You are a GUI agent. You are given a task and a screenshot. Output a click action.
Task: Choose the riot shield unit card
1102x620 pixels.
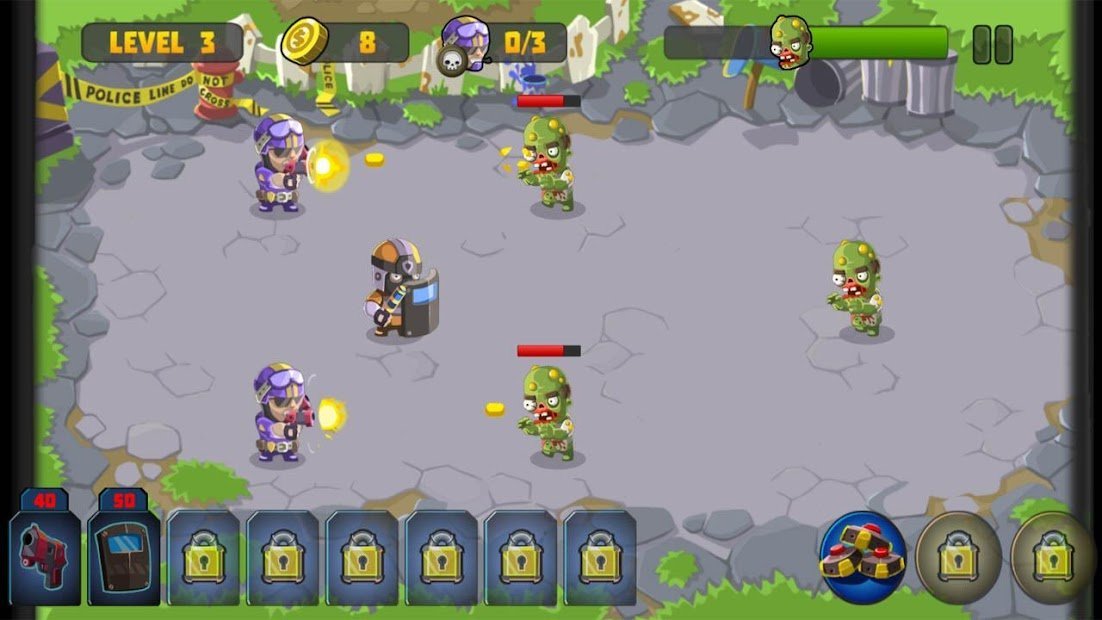pyautogui.click(x=123, y=556)
